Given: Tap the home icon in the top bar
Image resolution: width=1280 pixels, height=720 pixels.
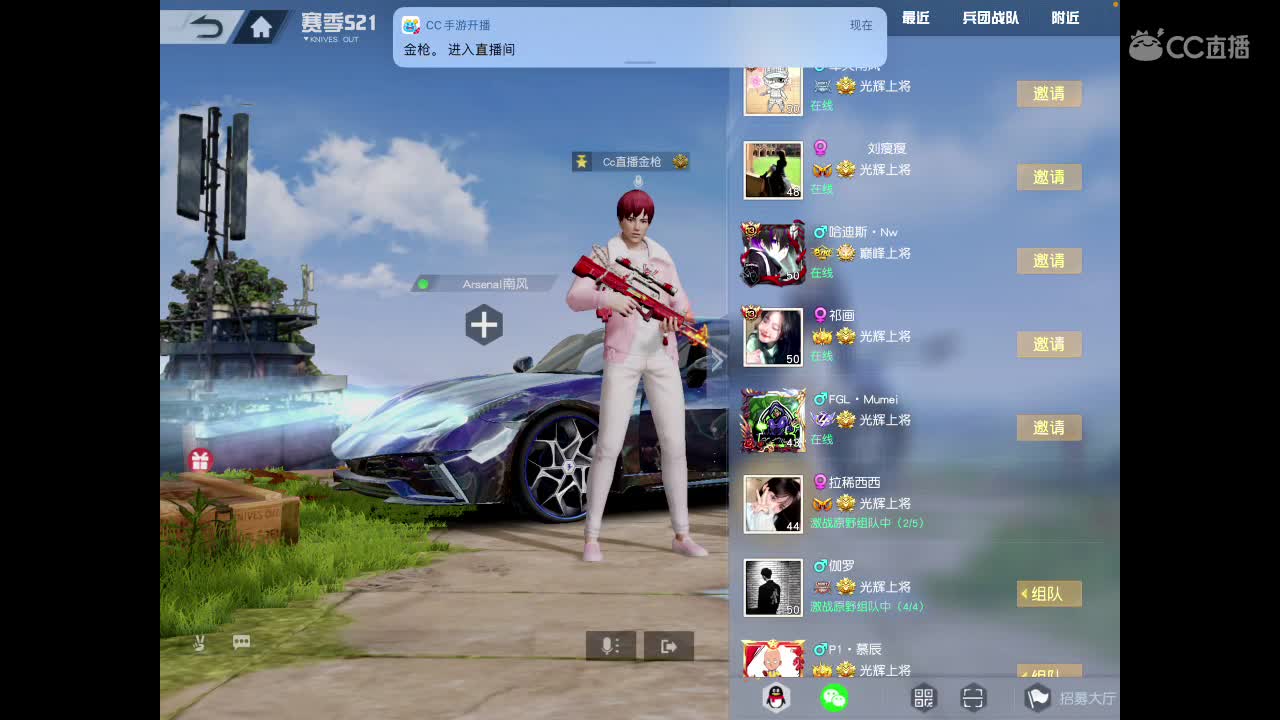Looking at the screenshot, I should point(259,27).
